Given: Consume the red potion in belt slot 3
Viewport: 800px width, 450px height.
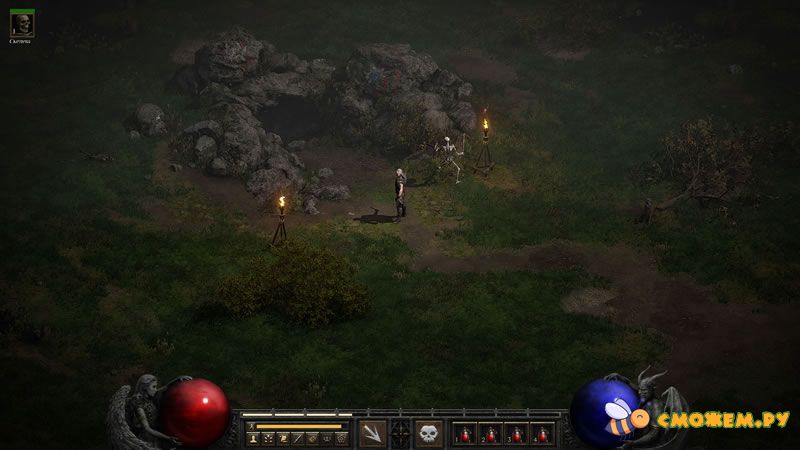Looking at the screenshot, I should [517, 434].
